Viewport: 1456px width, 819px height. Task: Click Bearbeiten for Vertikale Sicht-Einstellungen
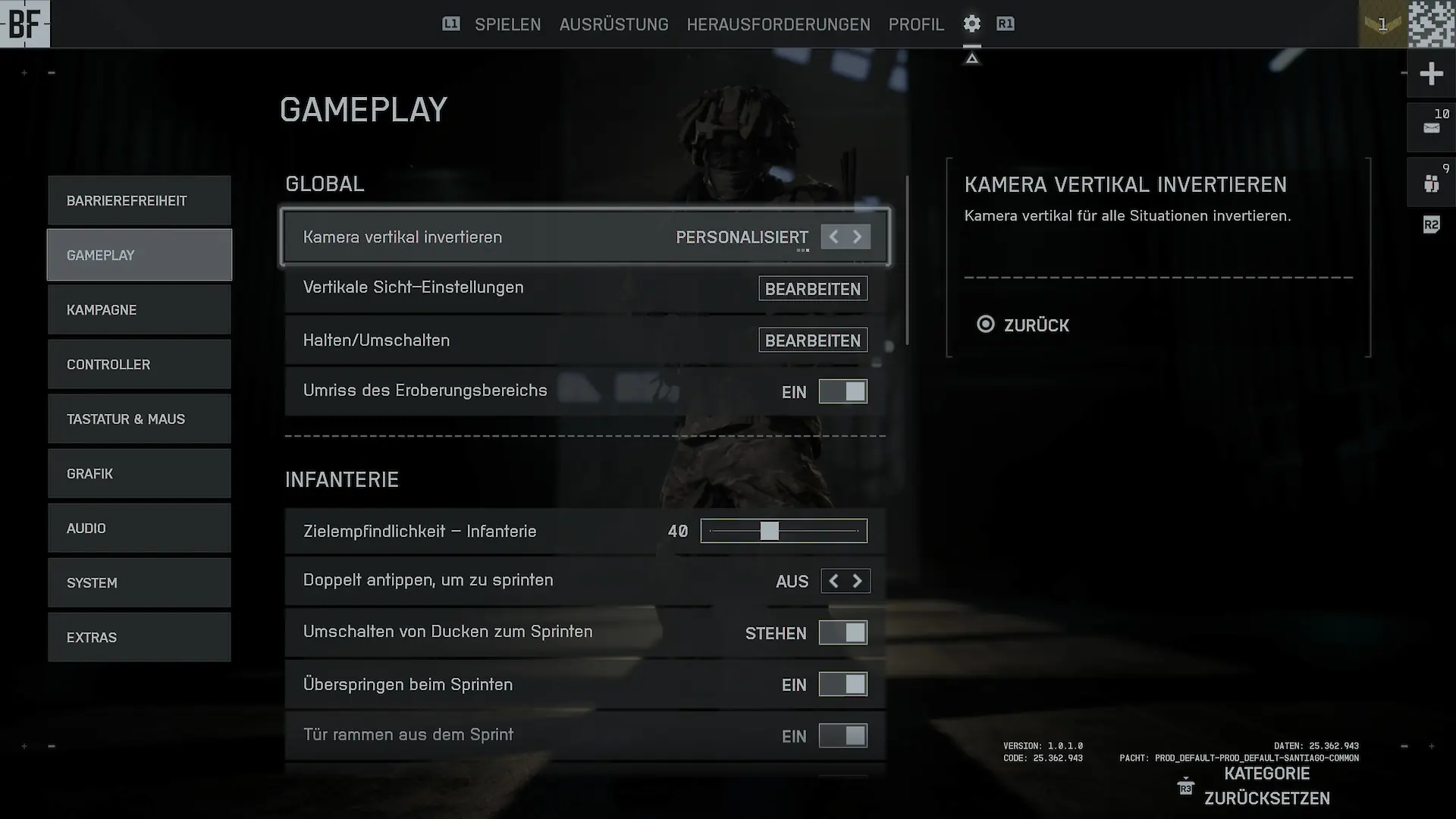(x=813, y=289)
